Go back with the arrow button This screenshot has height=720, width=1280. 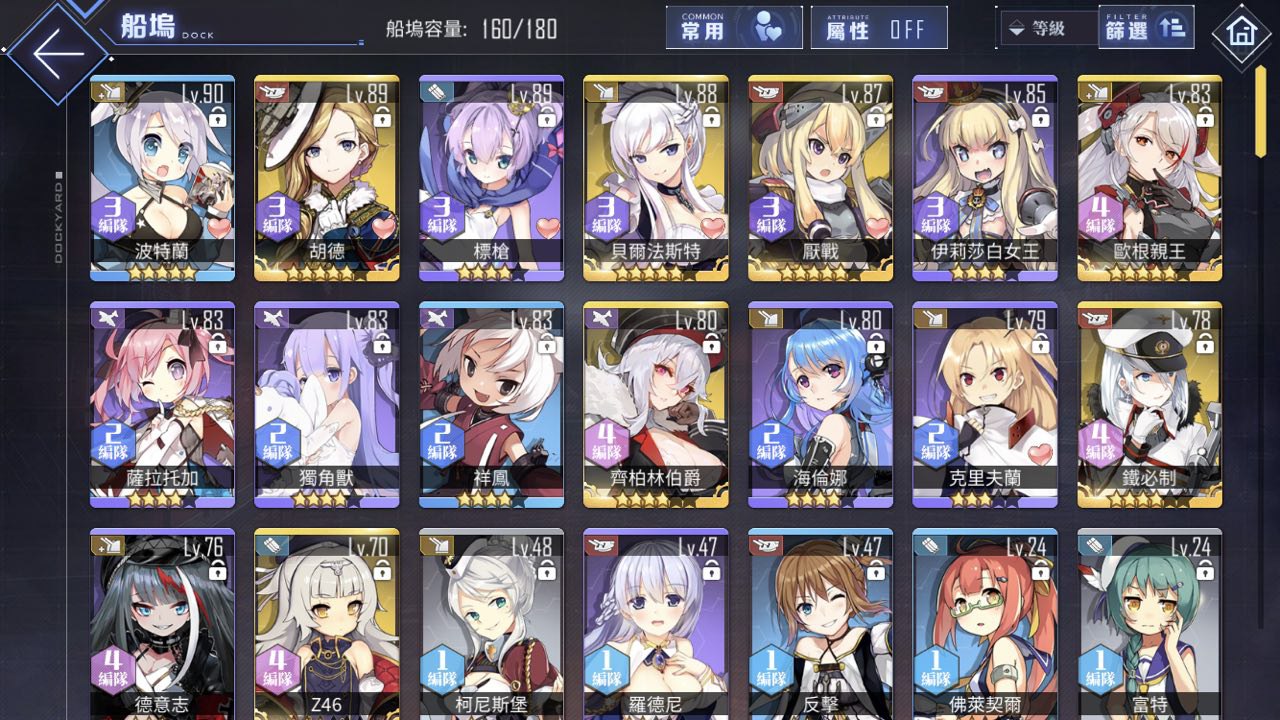click(57, 53)
